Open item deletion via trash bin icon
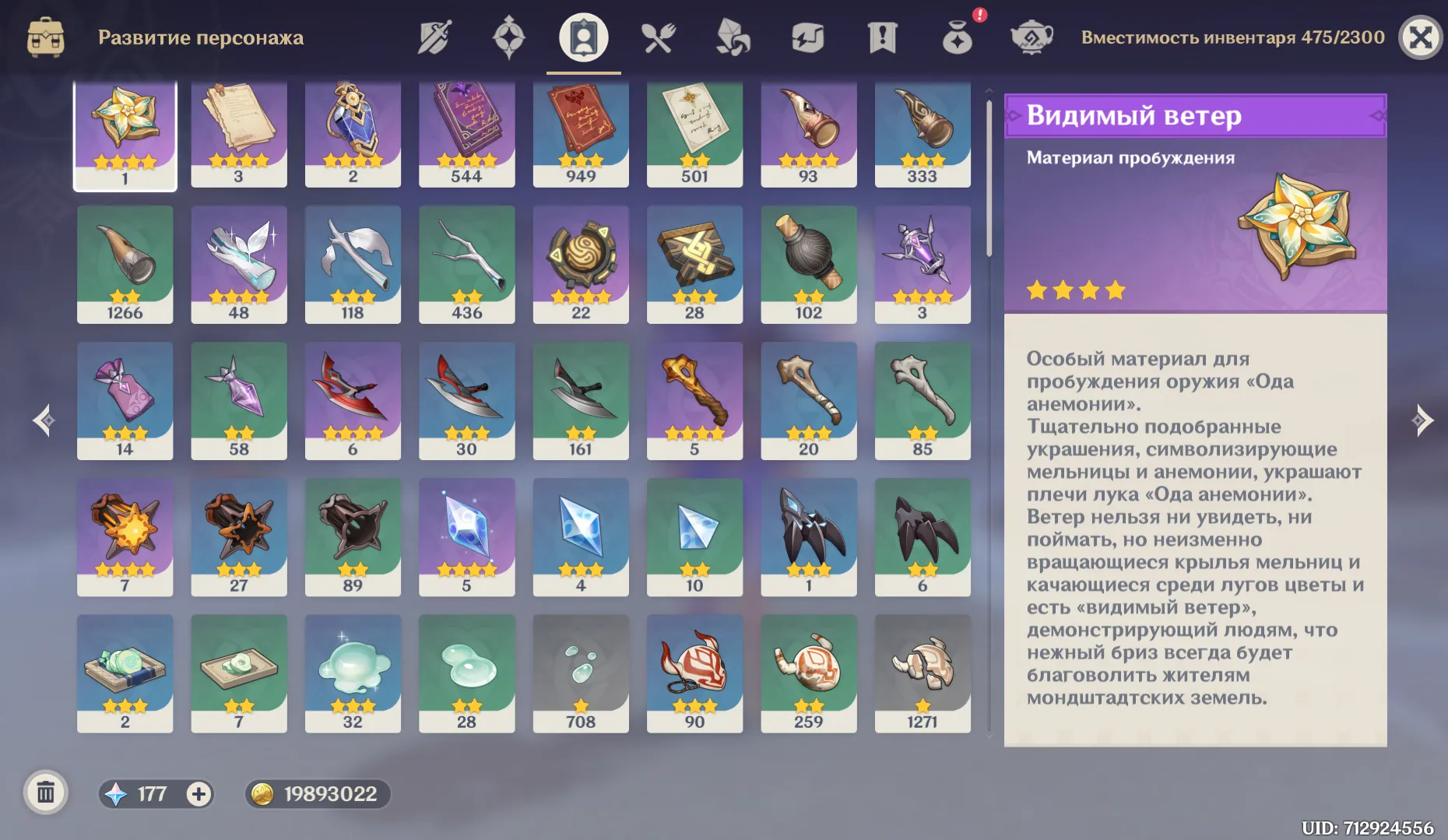Screen dimensions: 1448x840 click(47, 793)
